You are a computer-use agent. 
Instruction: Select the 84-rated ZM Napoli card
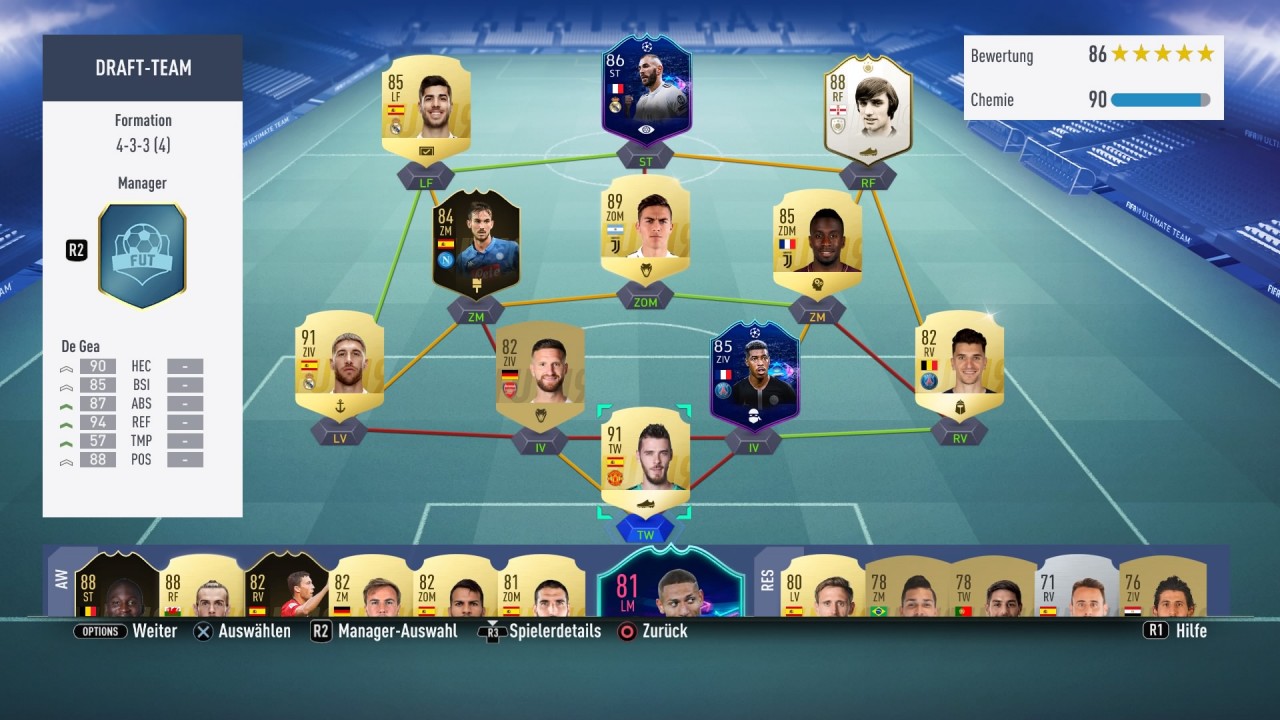(476, 245)
